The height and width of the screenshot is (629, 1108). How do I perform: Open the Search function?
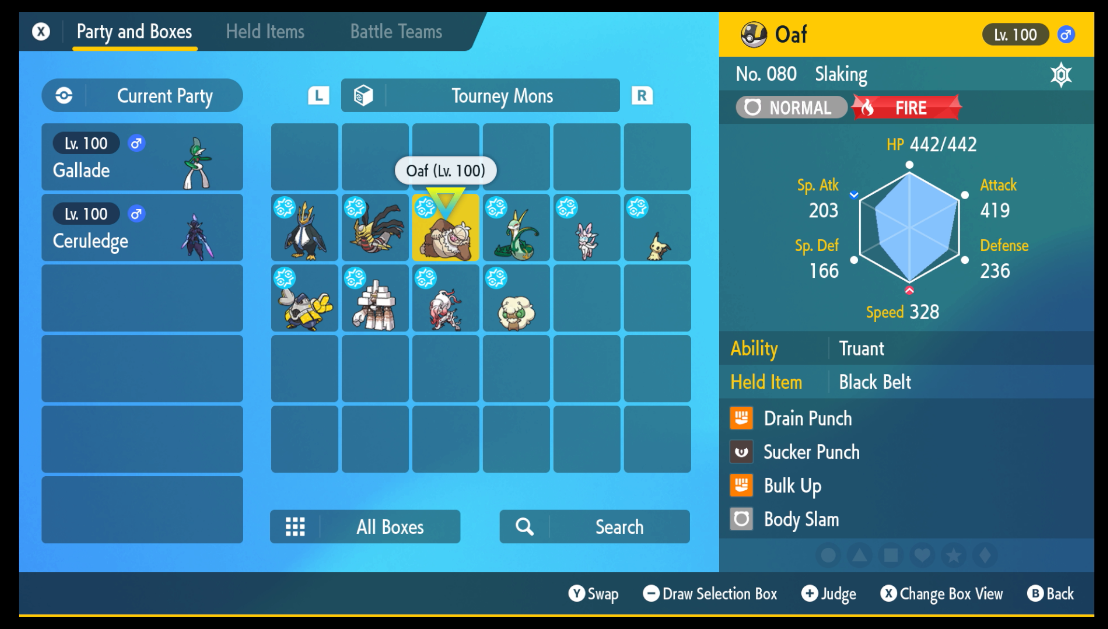(595, 527)
